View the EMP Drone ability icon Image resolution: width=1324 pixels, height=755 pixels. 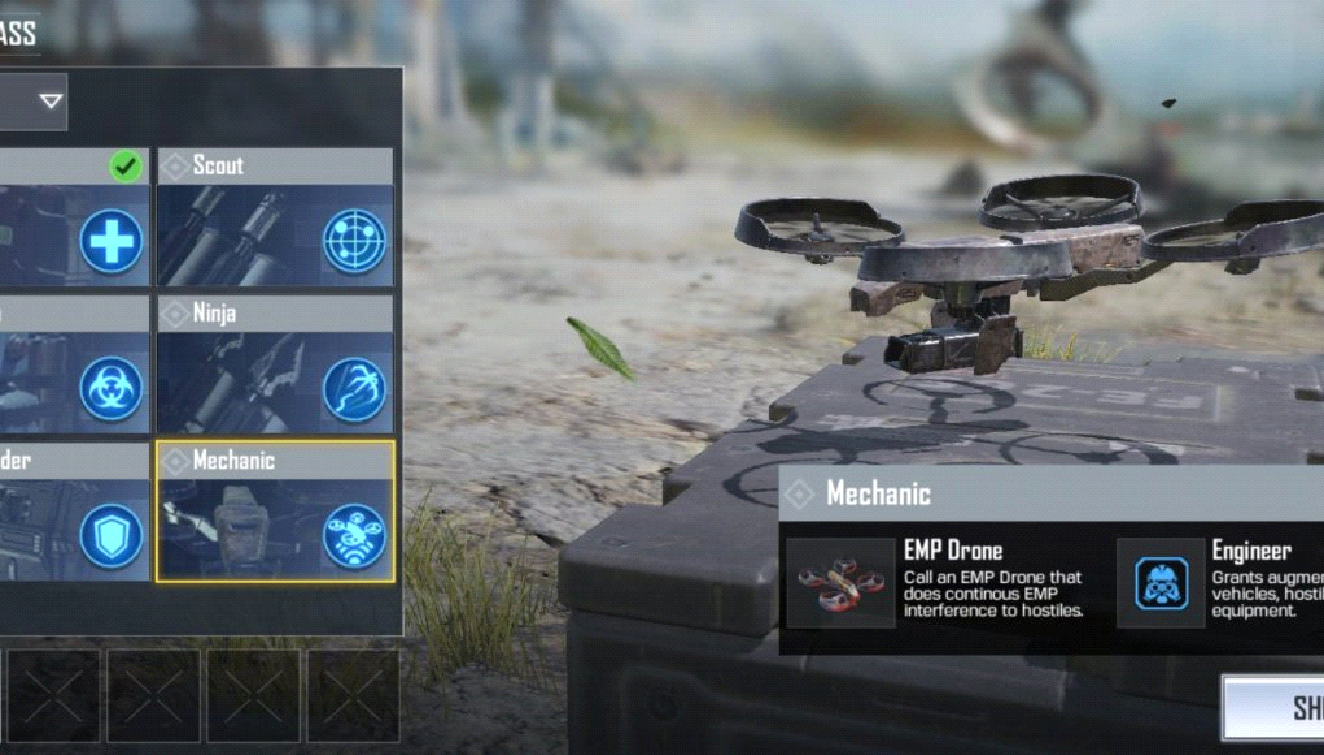(x=840, y=583)
